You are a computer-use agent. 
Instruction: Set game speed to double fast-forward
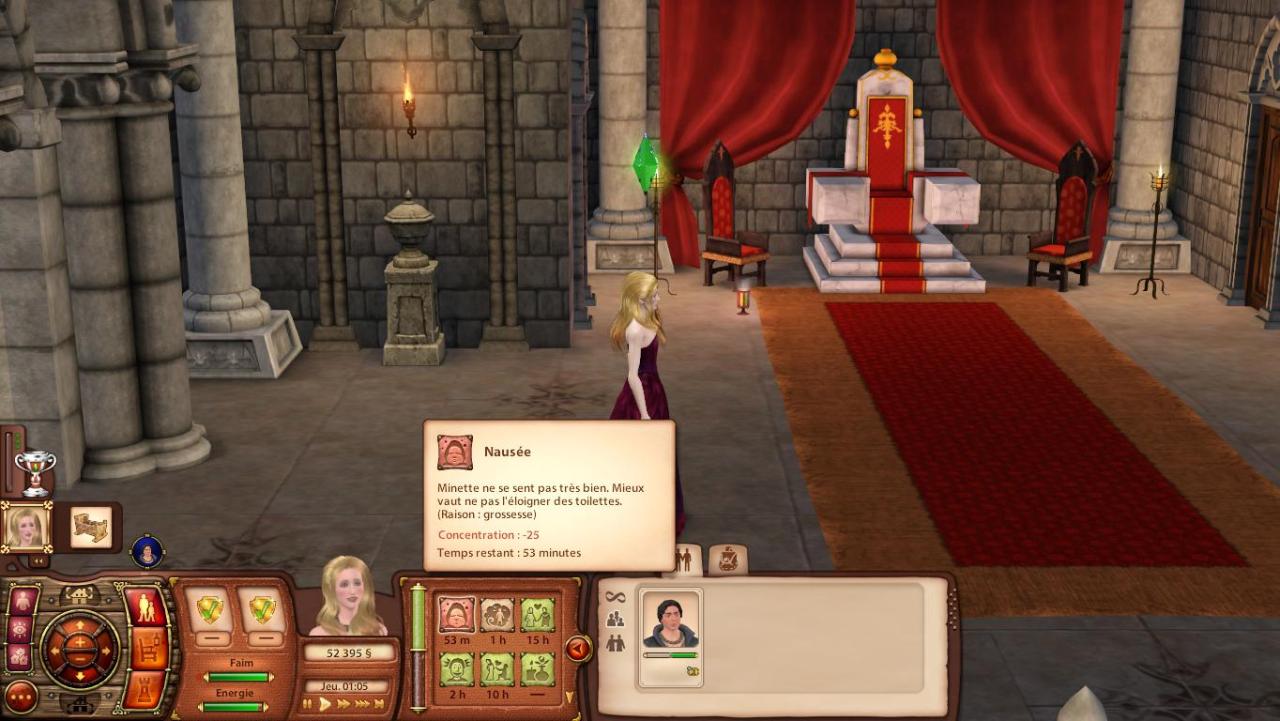pos(343,704)
